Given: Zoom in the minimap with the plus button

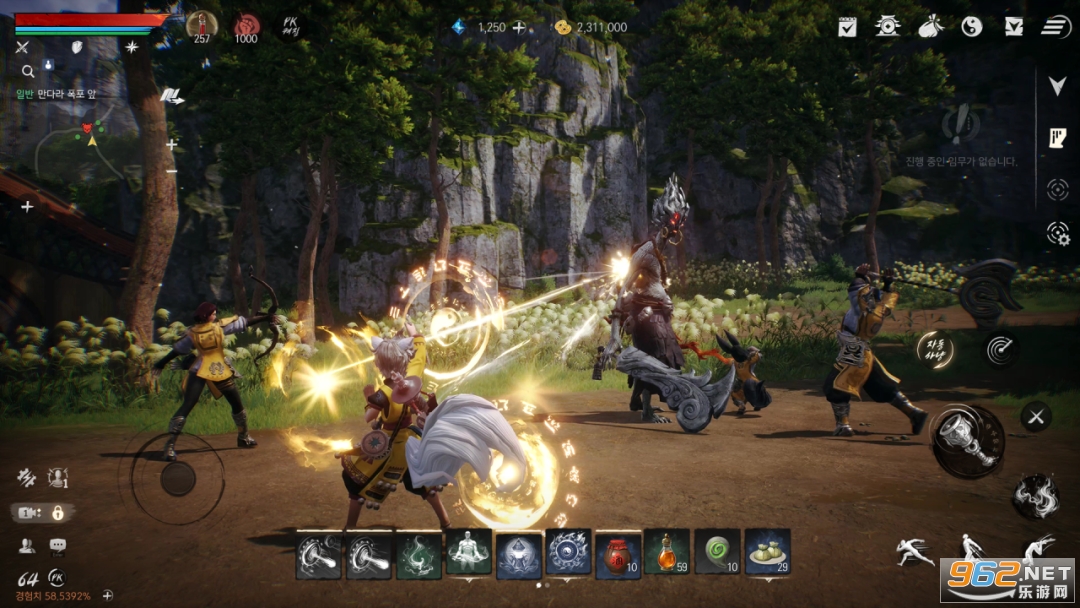Looking at the screenshot, I should 171,144.
